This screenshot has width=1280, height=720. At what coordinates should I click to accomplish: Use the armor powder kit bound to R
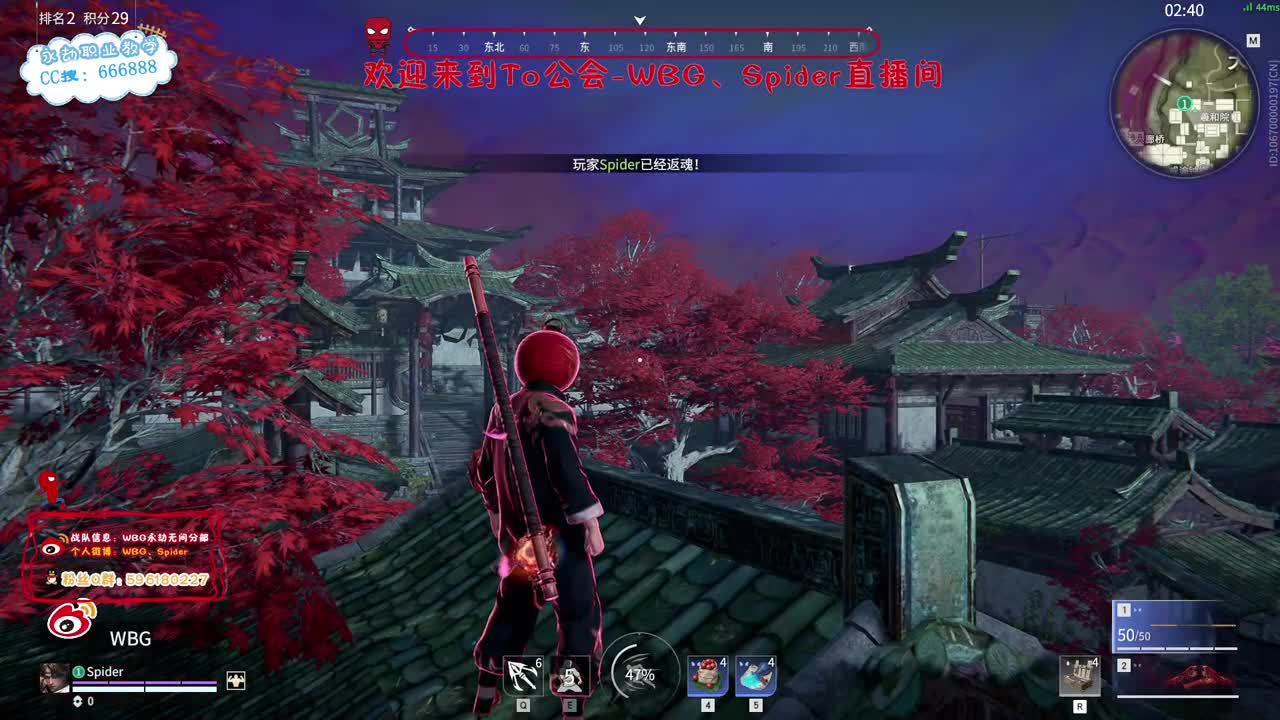click(1080, 676)
